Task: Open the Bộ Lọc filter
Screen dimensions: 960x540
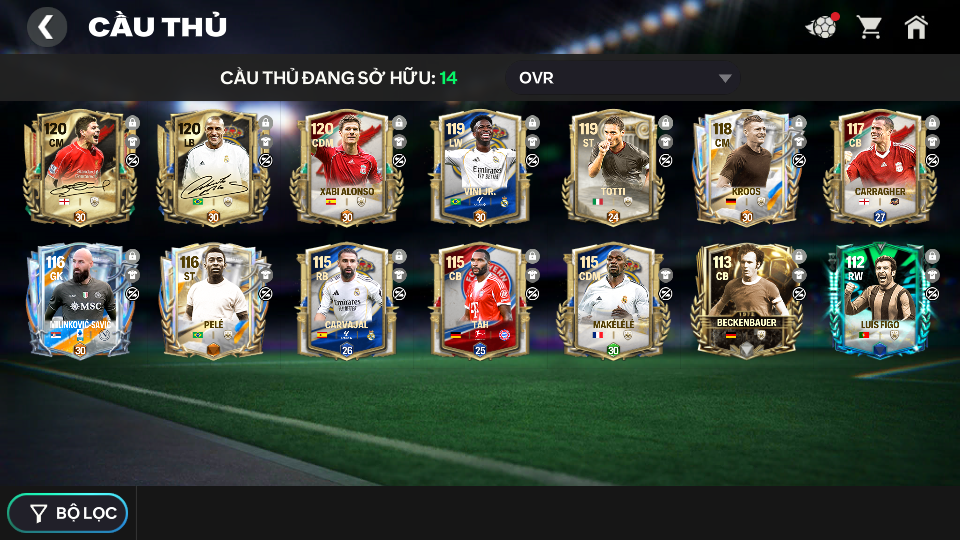Action: (68, 513)
